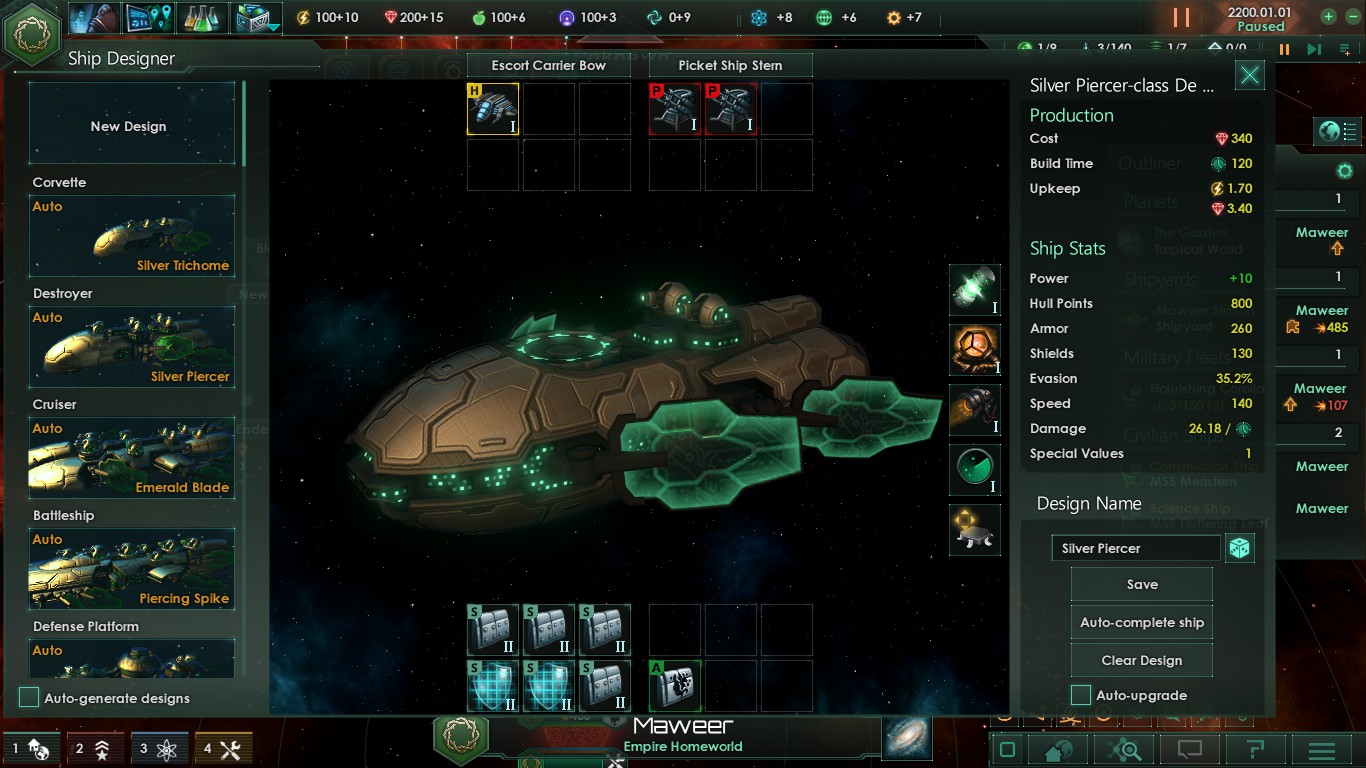This screenshot has height=768, width=1366.
Task: Edit the Design Name text field
Action: [1135, 548]
